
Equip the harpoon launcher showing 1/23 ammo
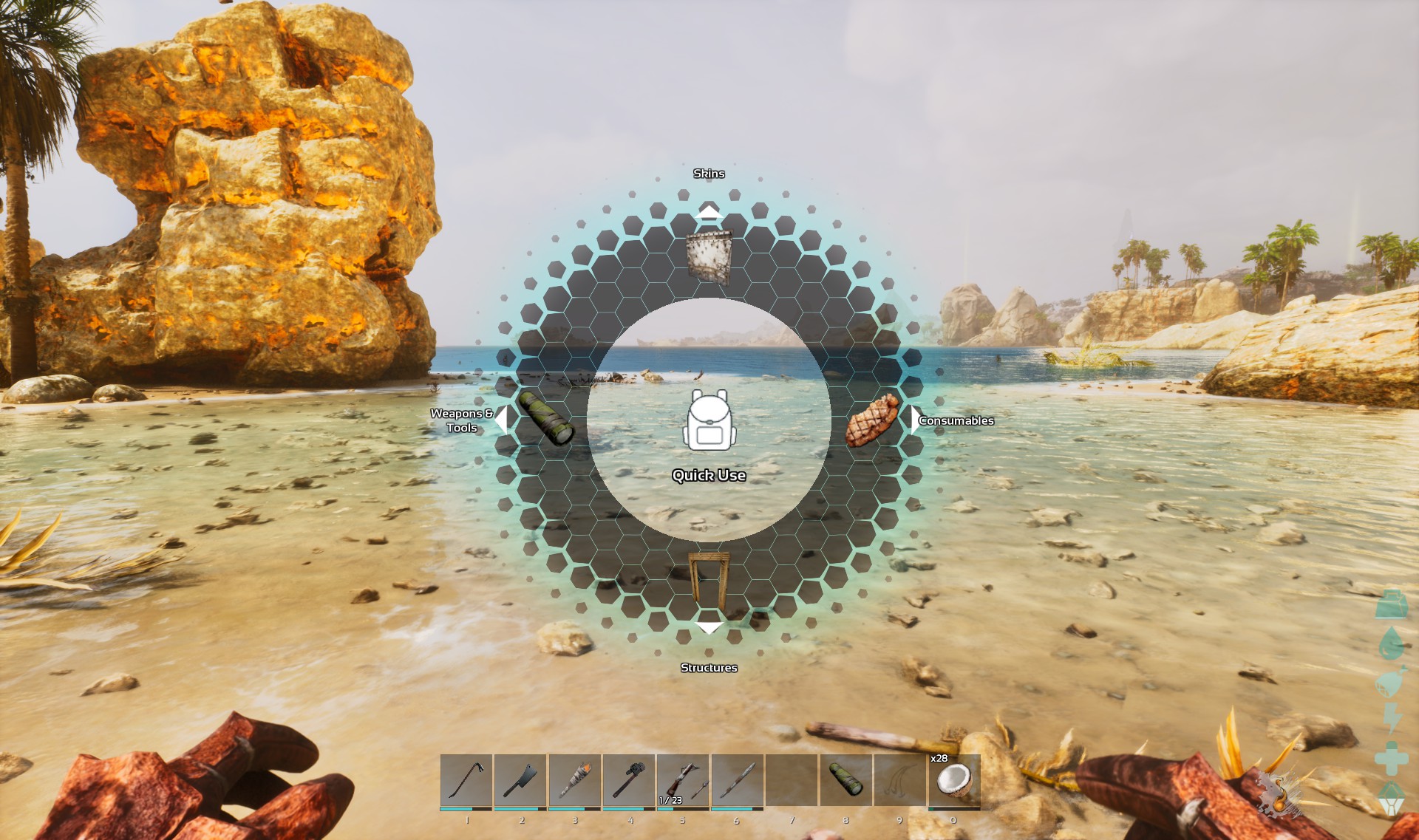[681, 779]
